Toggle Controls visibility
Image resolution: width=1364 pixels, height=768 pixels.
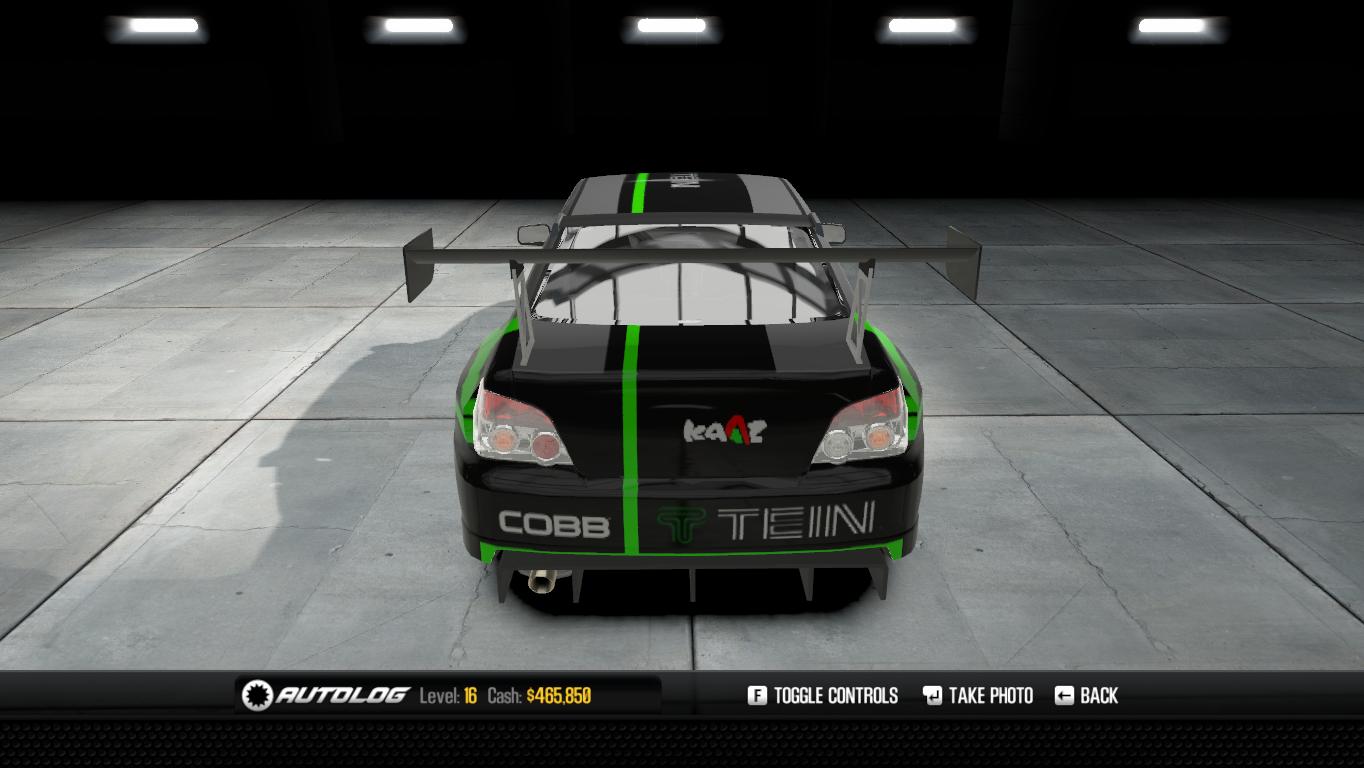(x=823, y=695)
